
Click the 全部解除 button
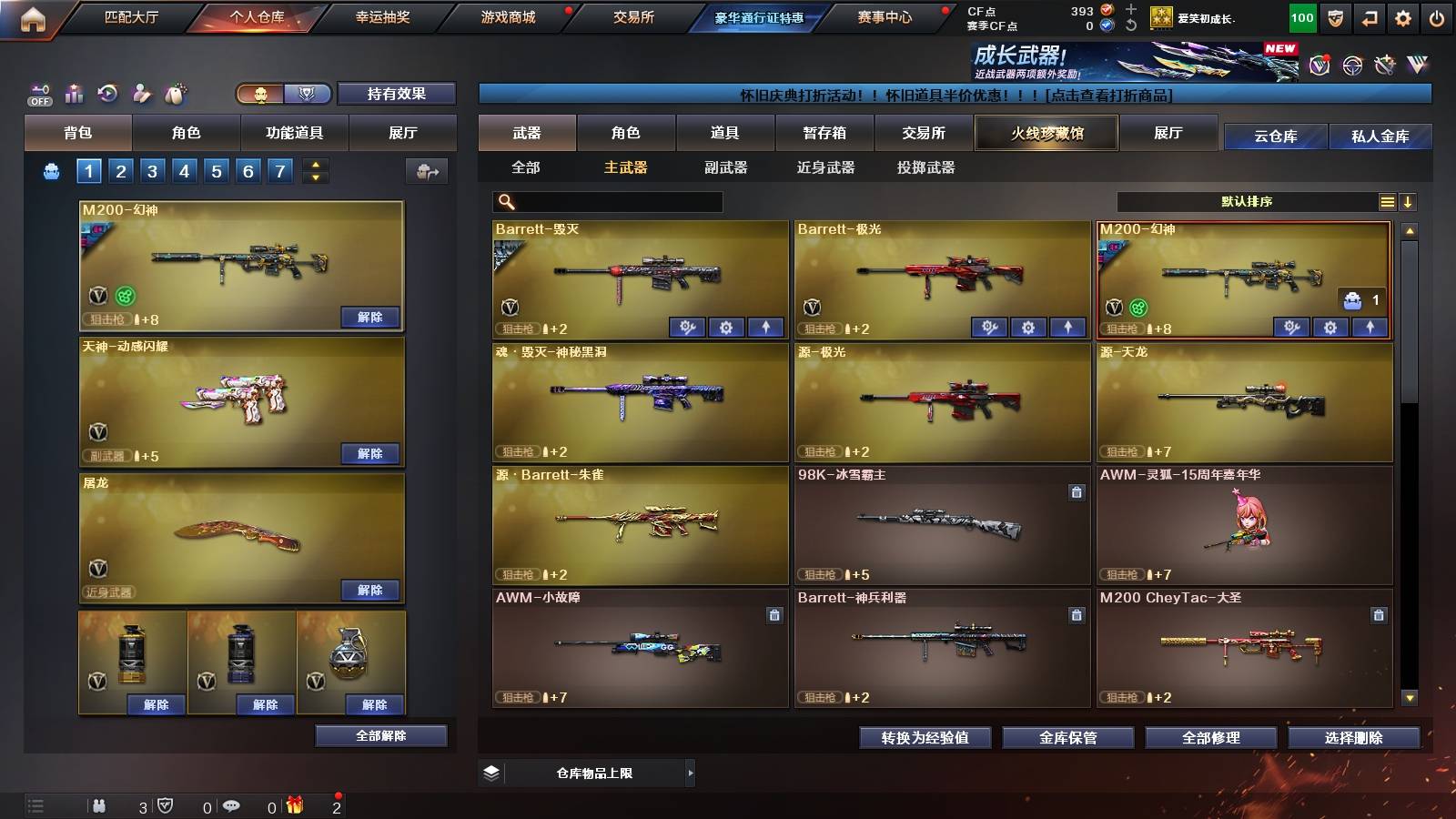(380, 735)
